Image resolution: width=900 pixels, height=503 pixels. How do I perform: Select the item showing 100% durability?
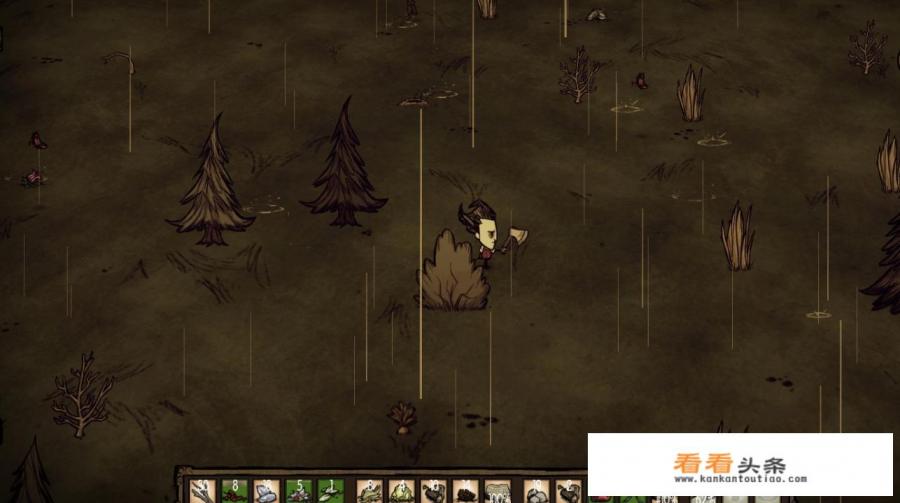pos(497,491)
